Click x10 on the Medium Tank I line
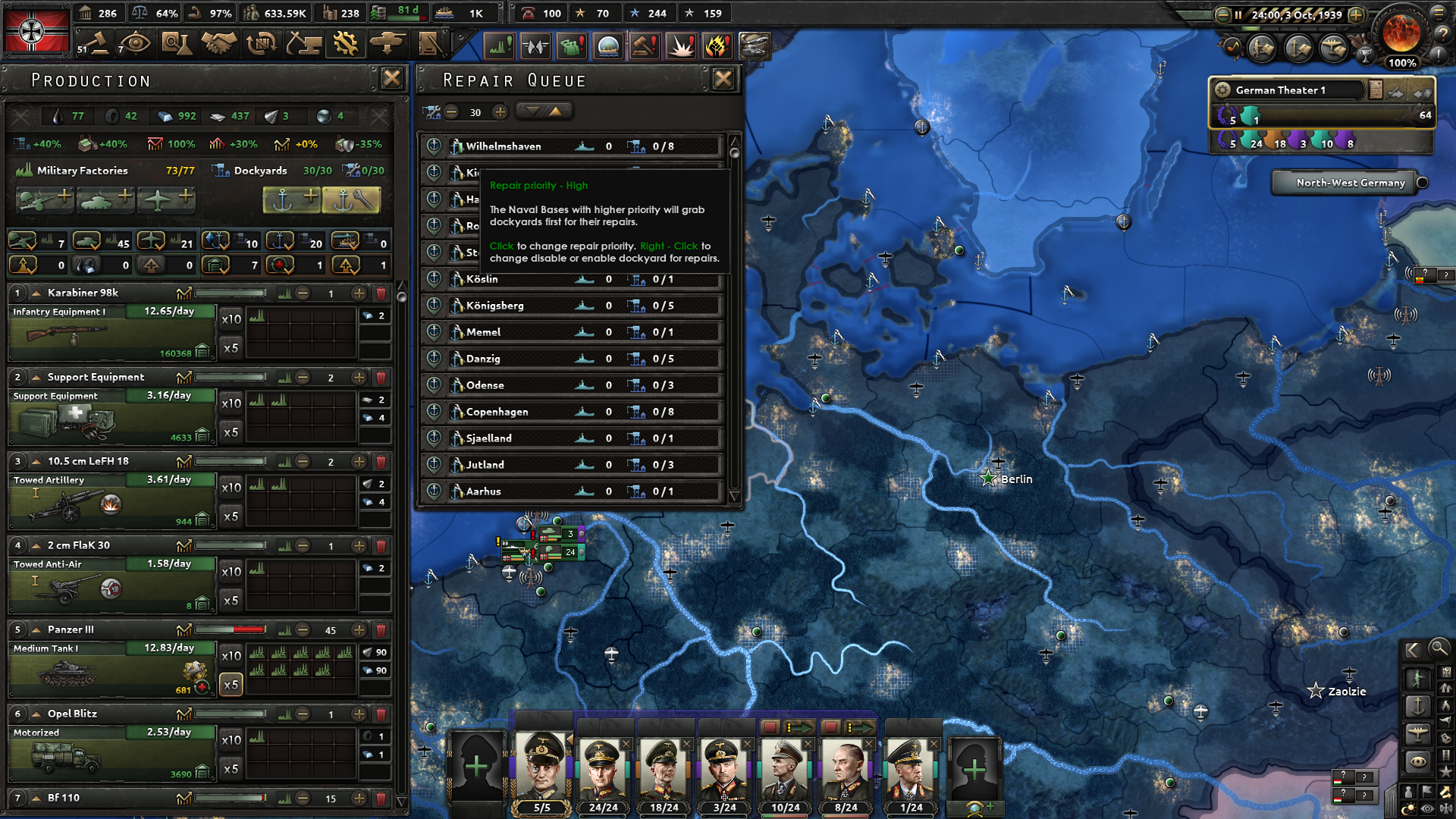The height and width of the screenshot is (819, 1456). point(231,655)
